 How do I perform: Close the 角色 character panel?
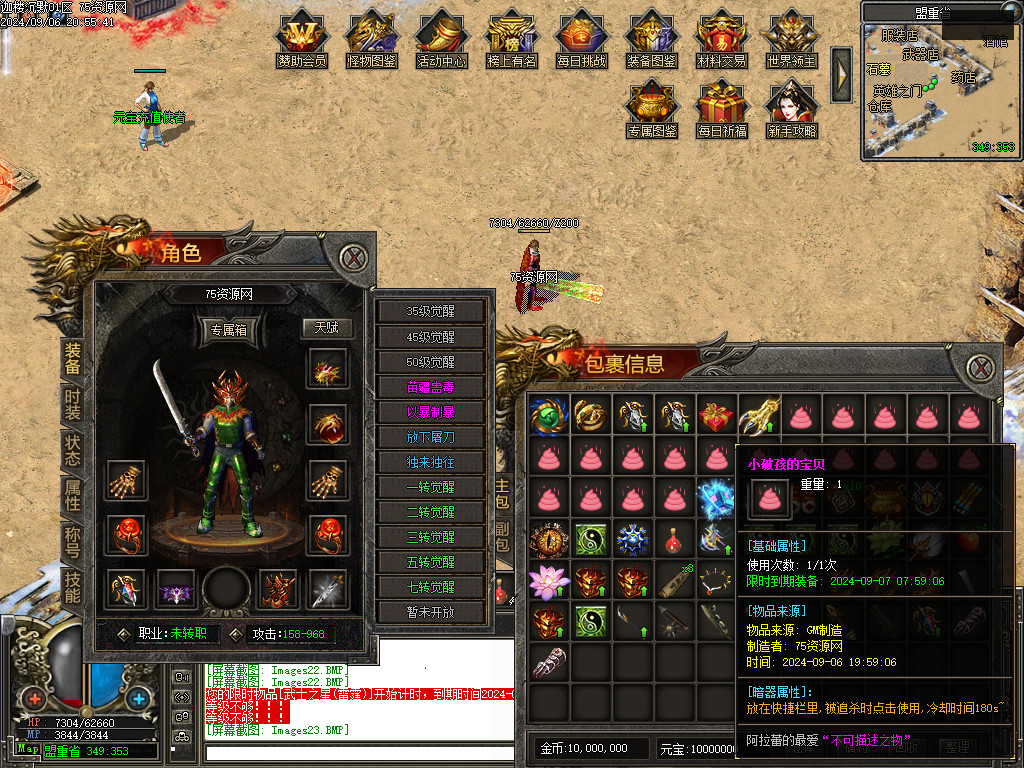coord(352,257)
